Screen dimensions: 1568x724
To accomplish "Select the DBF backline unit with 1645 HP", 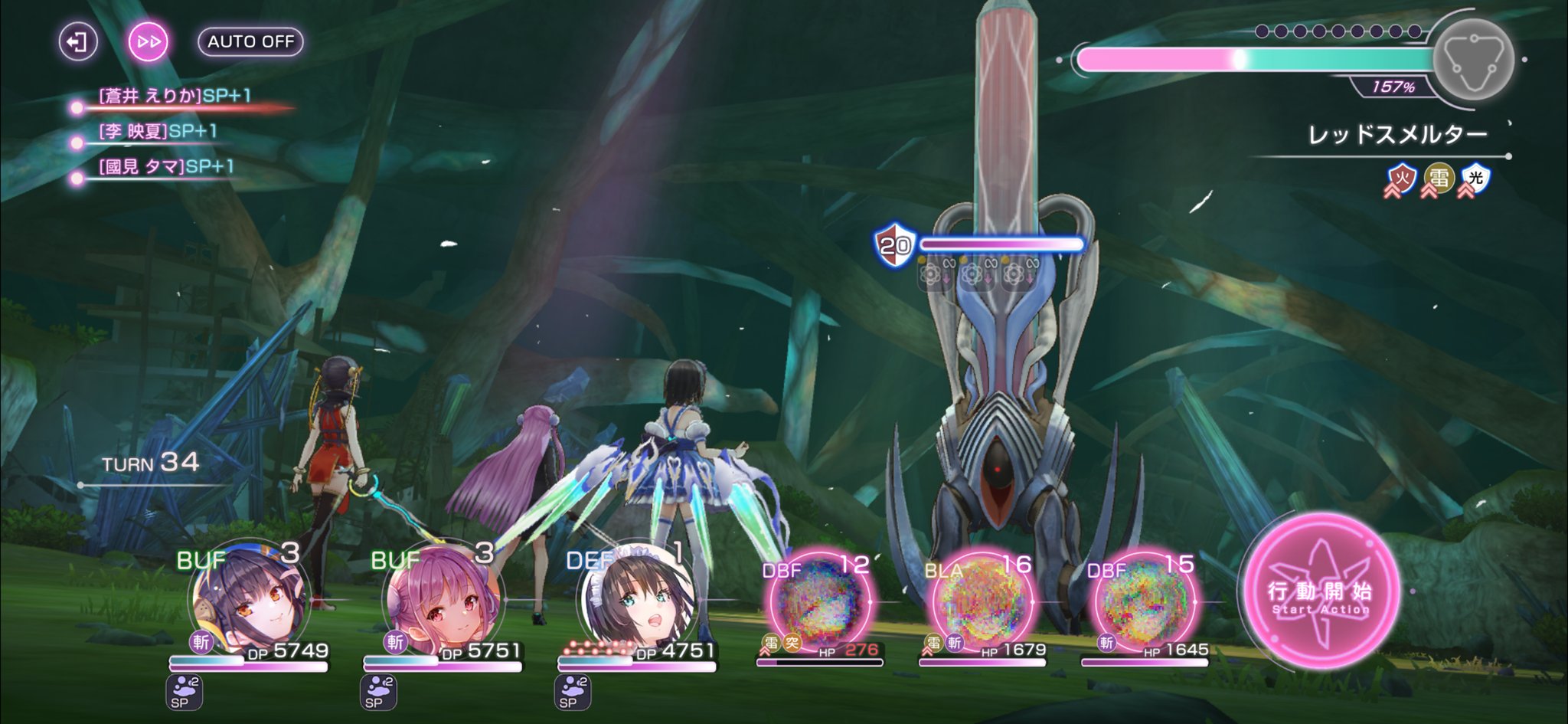I will pyautogui.click(x=1145, y=601).
